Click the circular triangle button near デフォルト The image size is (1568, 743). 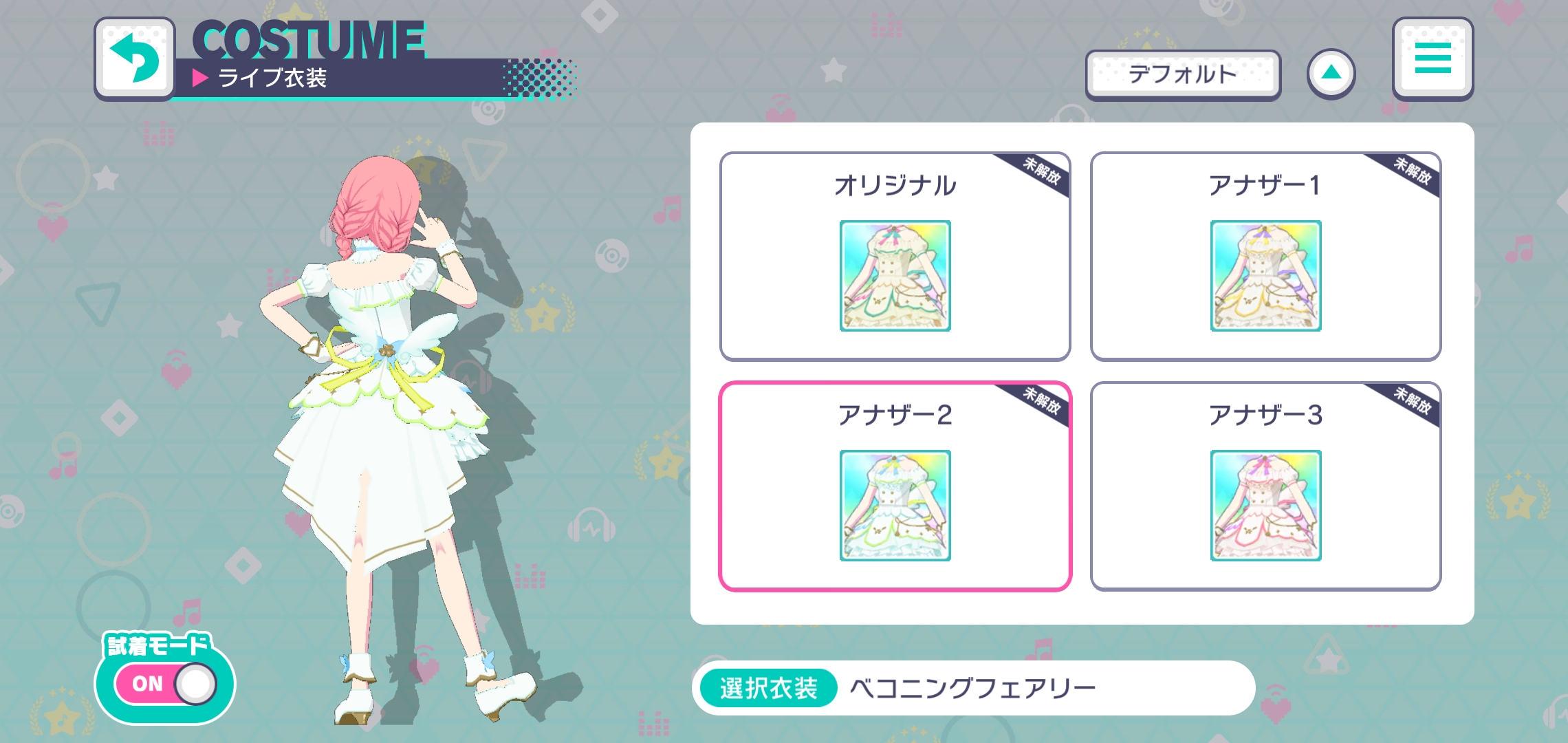1333,72
